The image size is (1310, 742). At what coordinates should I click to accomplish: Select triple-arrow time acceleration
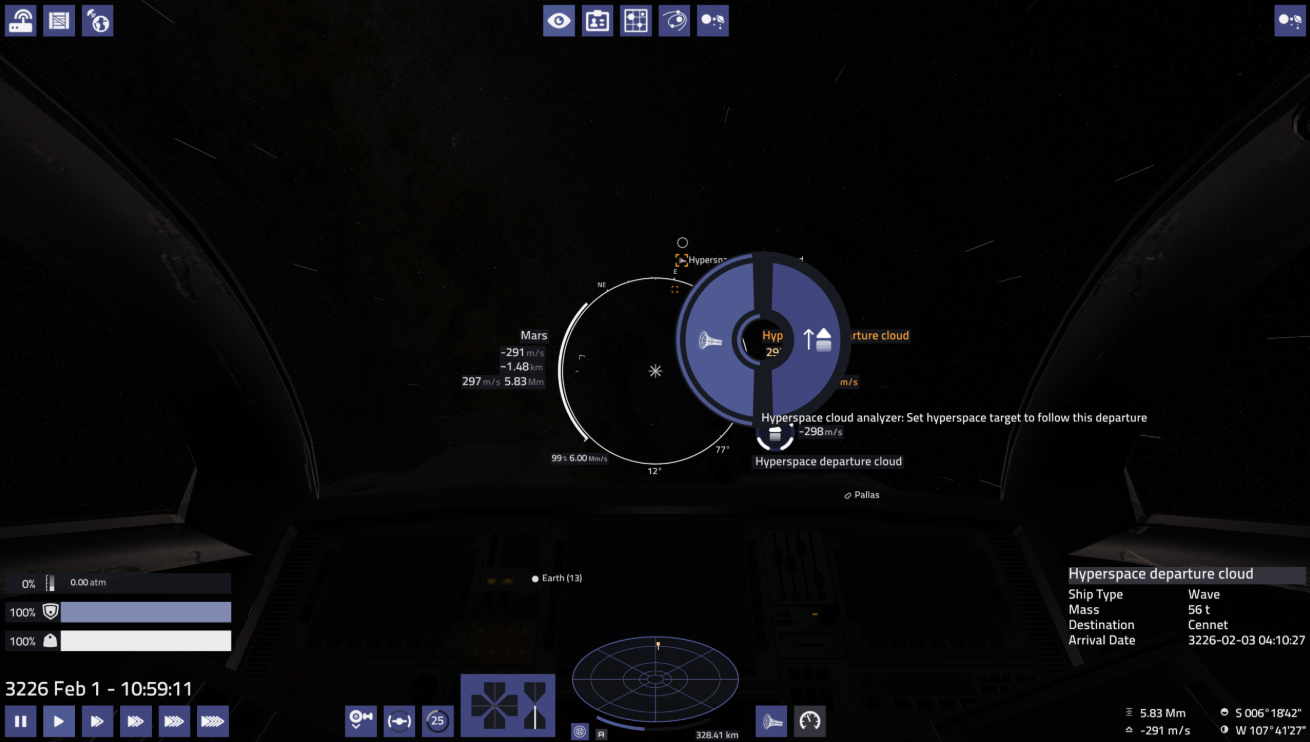tap(136, 720)
